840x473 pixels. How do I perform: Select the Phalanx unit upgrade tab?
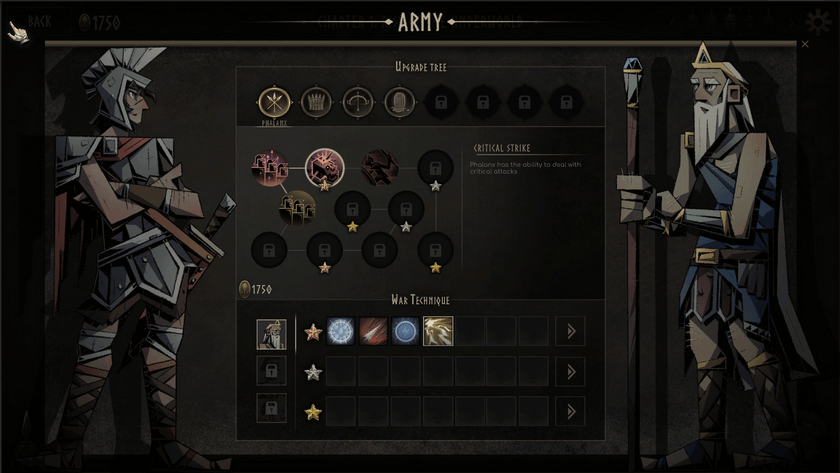273,102
